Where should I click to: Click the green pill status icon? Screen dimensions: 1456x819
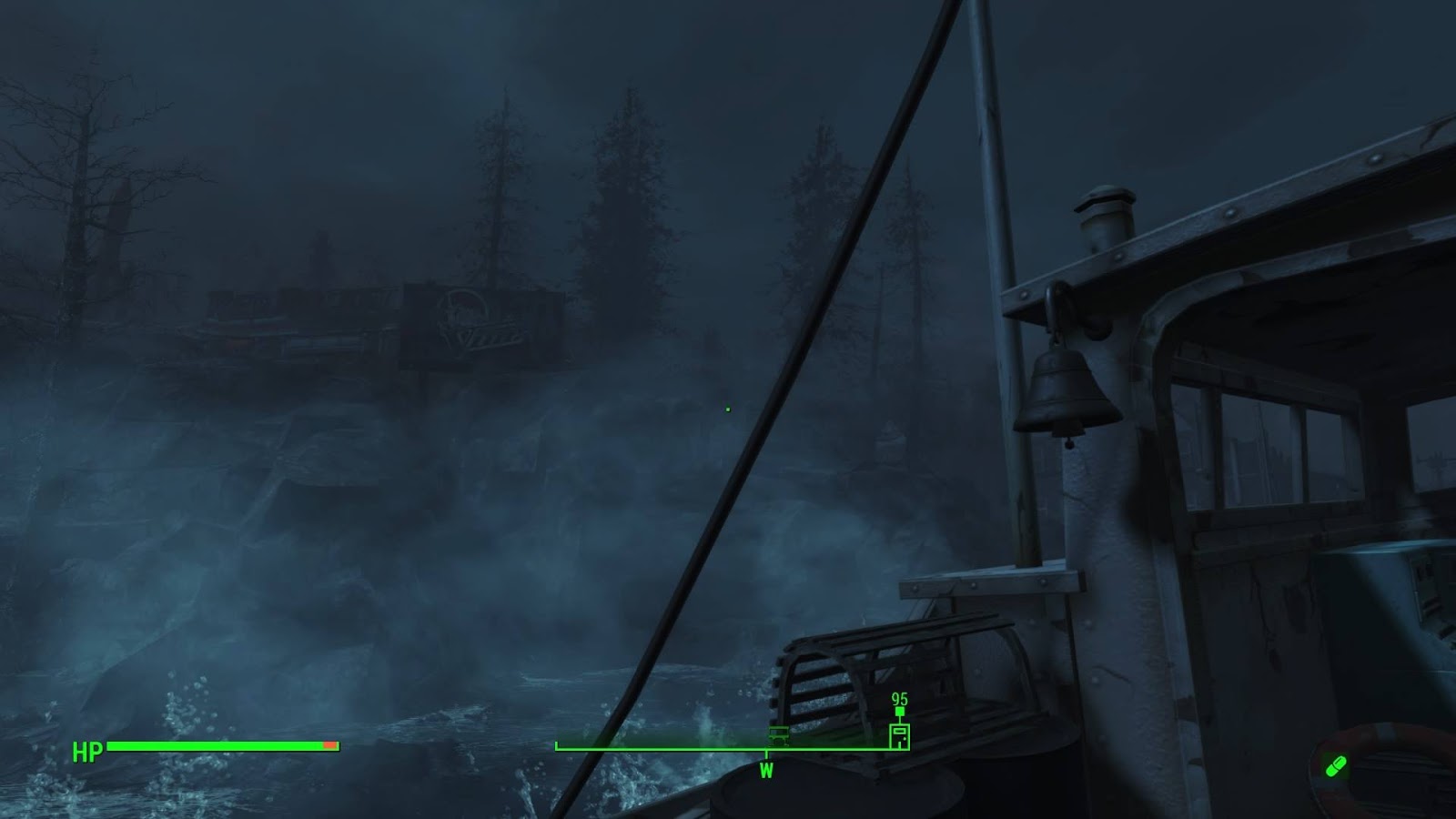1335,767
